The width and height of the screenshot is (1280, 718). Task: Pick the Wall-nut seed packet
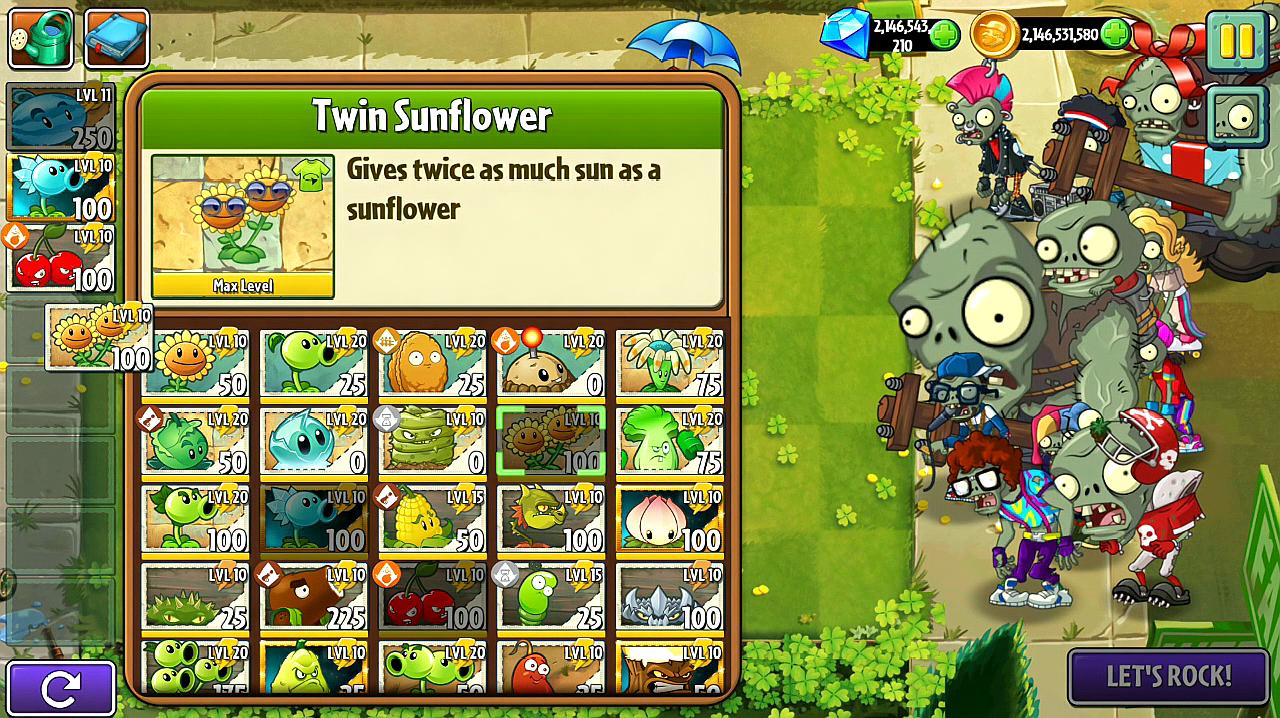point(433,362)
